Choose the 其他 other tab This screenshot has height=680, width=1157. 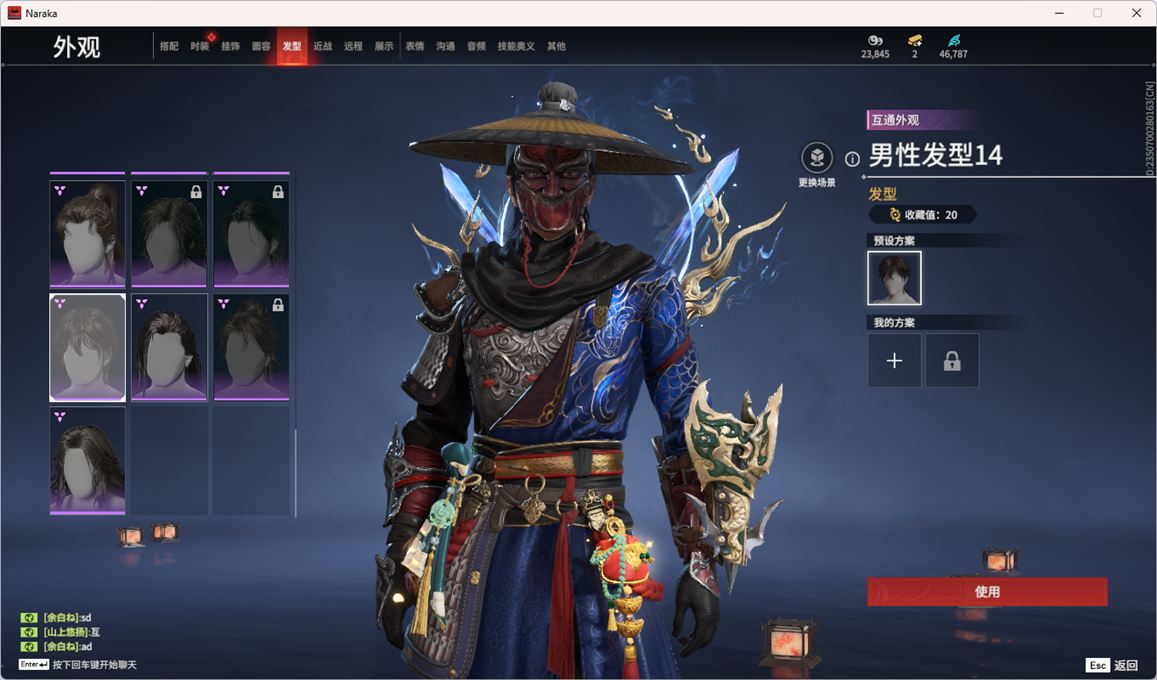tap(556, 46)
